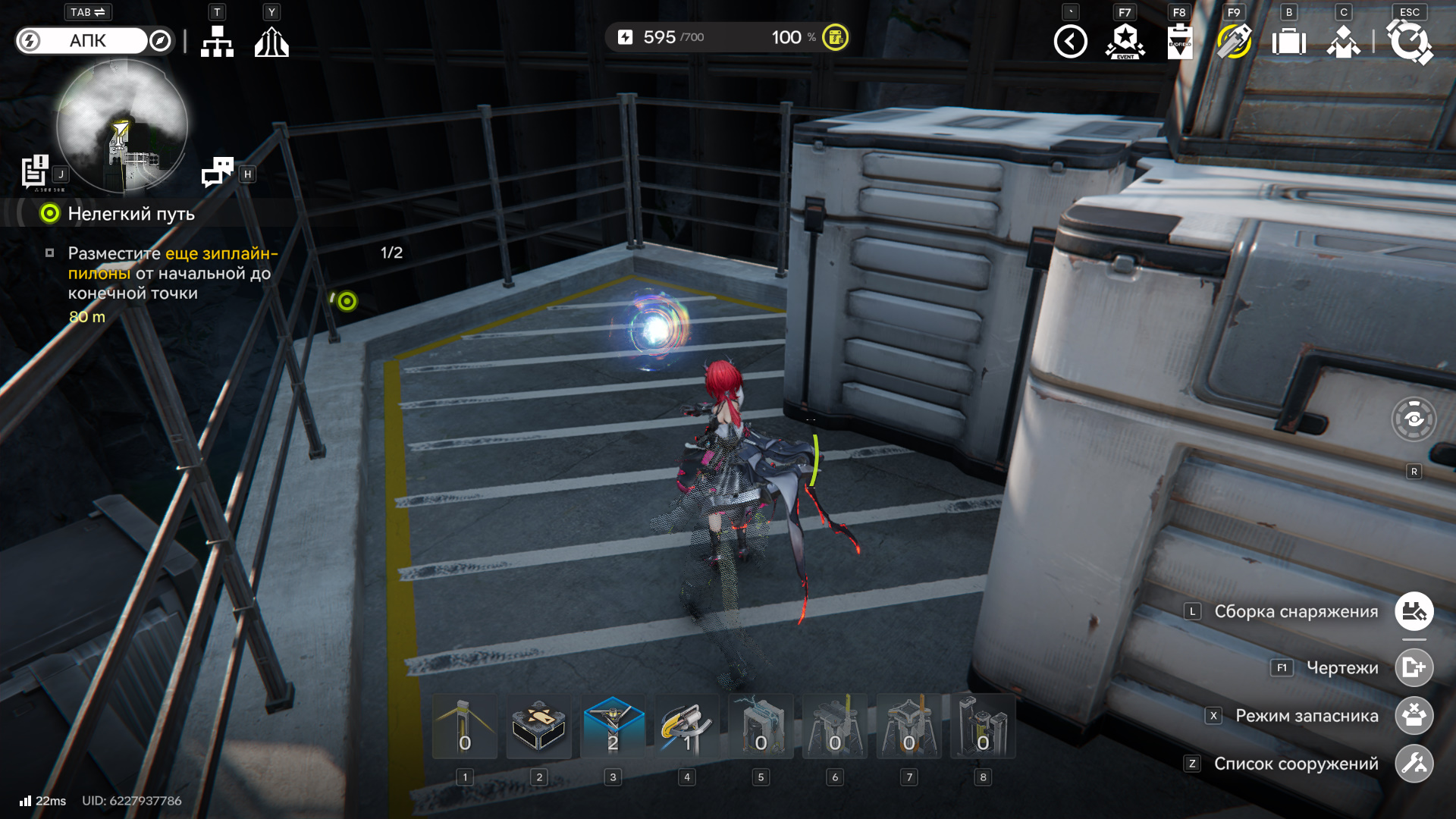Open the operator character menu icon
Screen dimensions: 1456x819
(1343, 42)
